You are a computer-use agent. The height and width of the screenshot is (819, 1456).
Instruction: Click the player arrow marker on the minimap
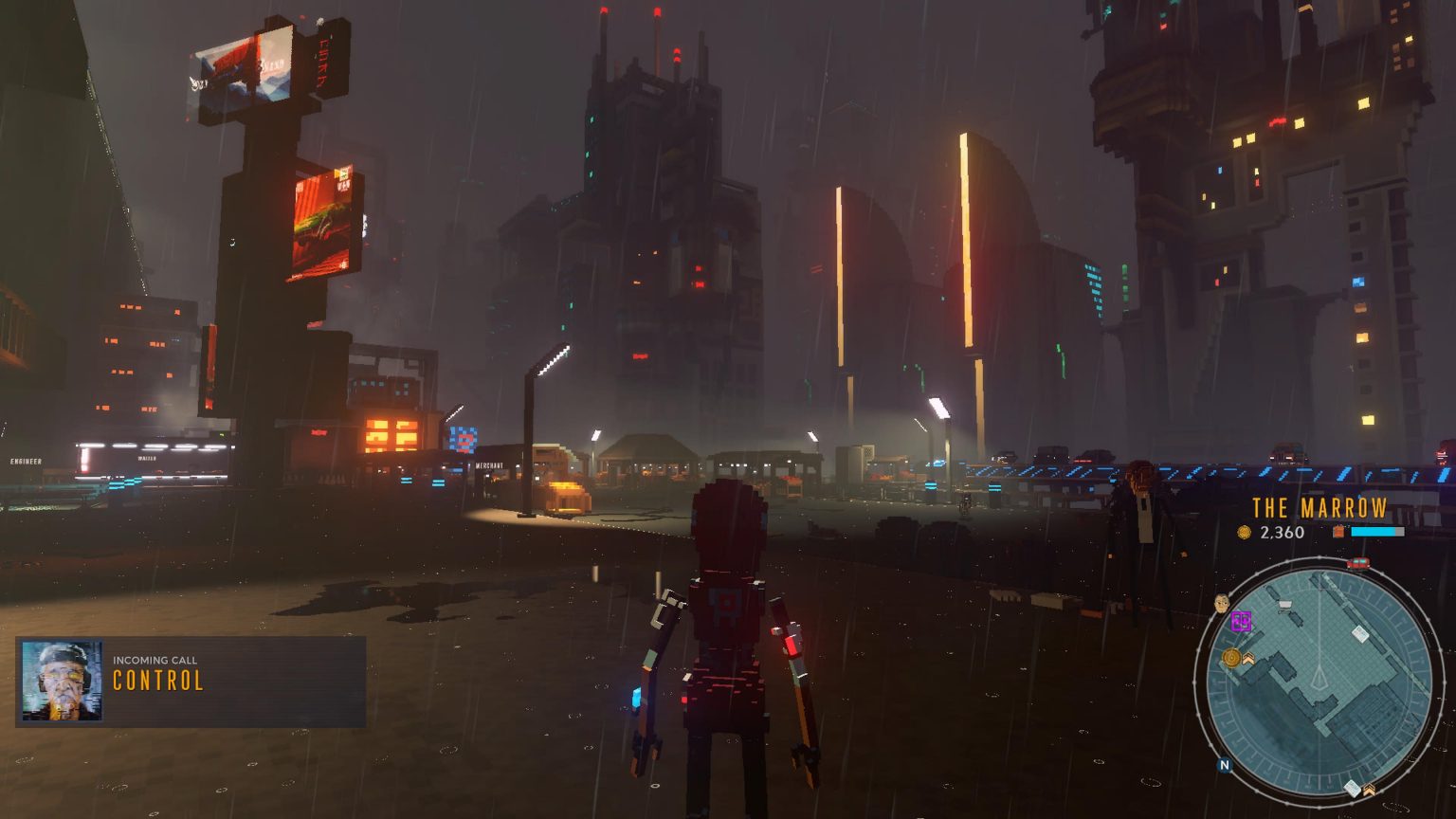click(1319, 677)
